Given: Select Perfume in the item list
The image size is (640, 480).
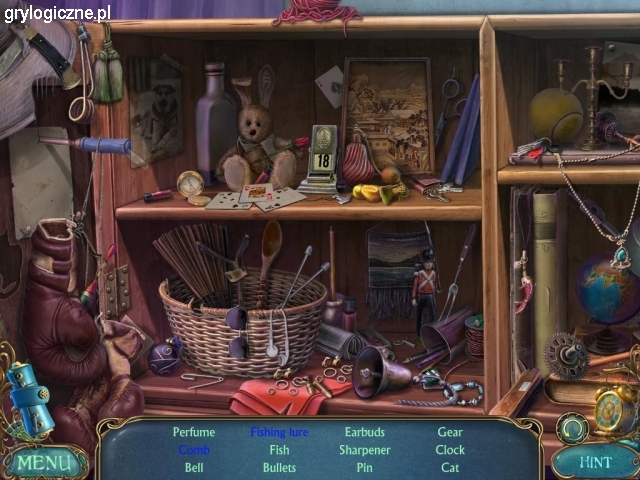Looking at the screenshot, I should [194, 433].
